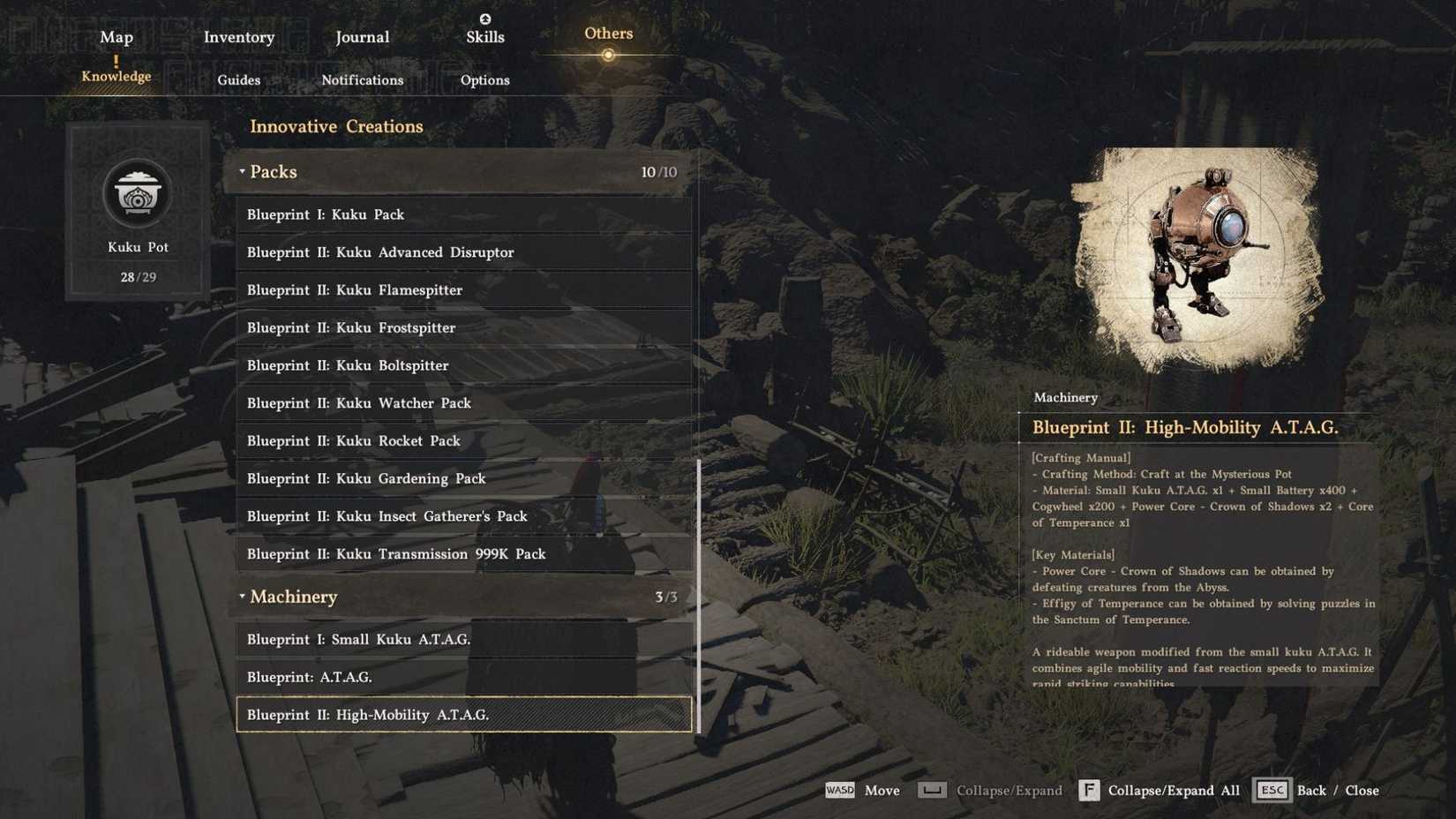Open the Options sub-tab

click(x=485, y=79)
